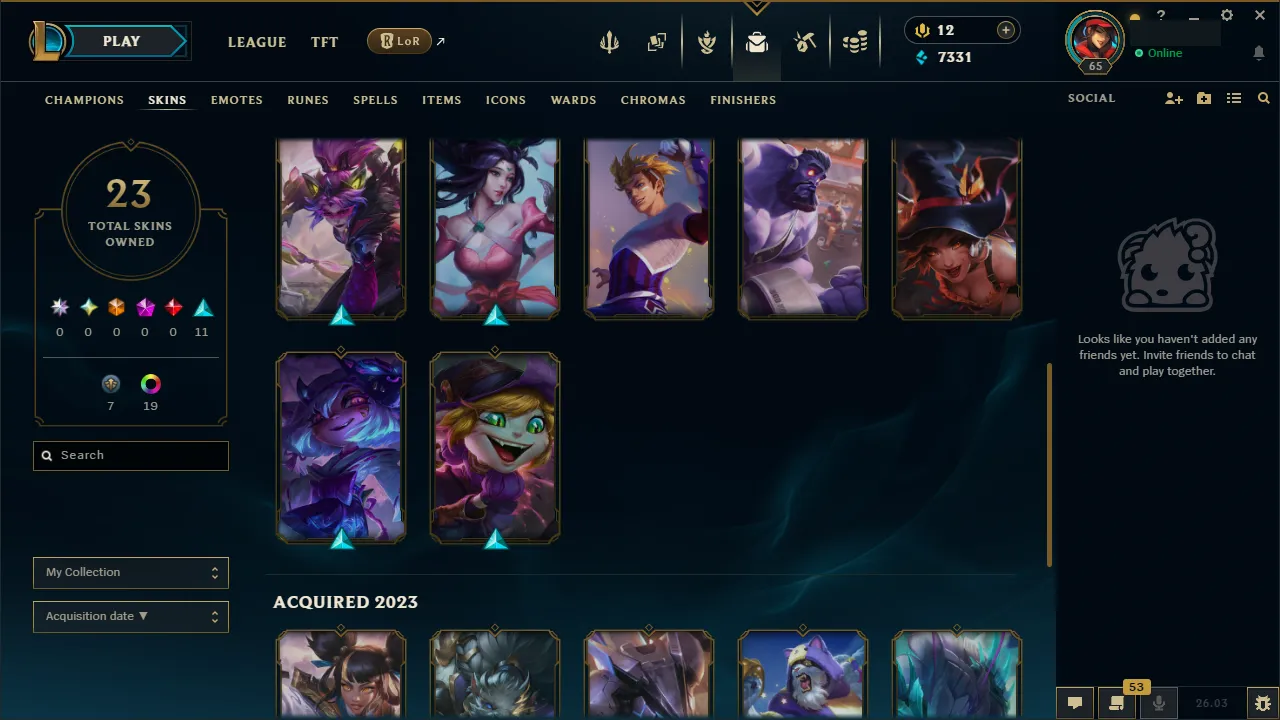1280x720 pixels.
Task: Click the chroma color wheel icon
Action: (150, 383)
